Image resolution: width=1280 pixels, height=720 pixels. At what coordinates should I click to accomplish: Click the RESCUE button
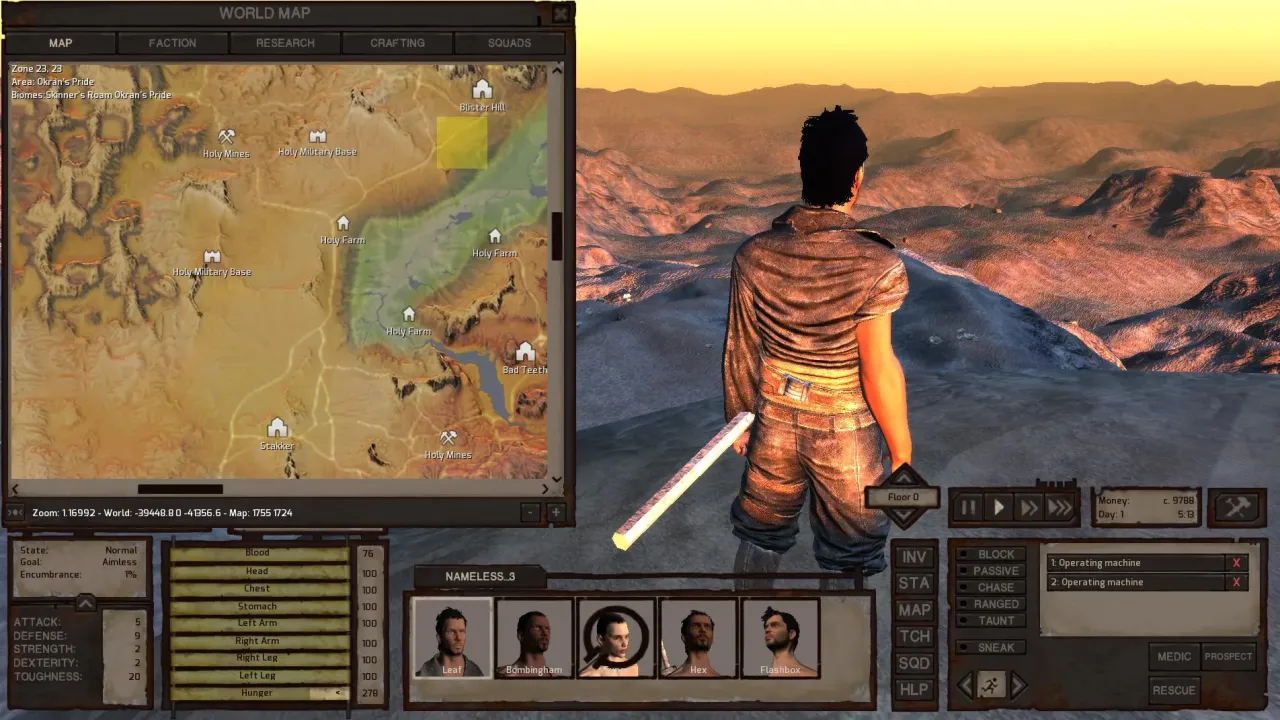1173,690
